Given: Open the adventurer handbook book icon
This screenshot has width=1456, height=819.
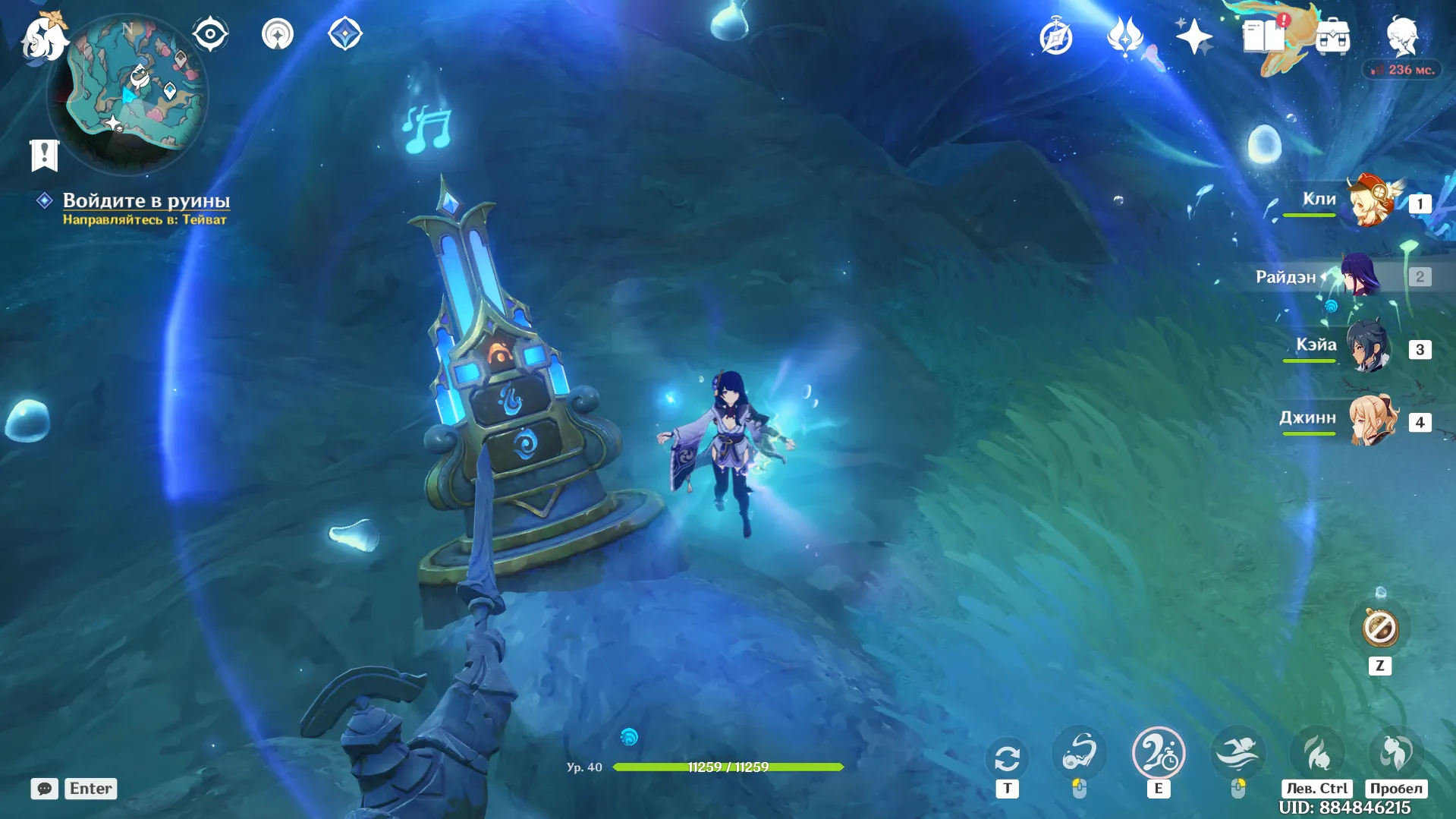Looking at the screenshot, I should pyautogui.click(x=1263, y=36).
